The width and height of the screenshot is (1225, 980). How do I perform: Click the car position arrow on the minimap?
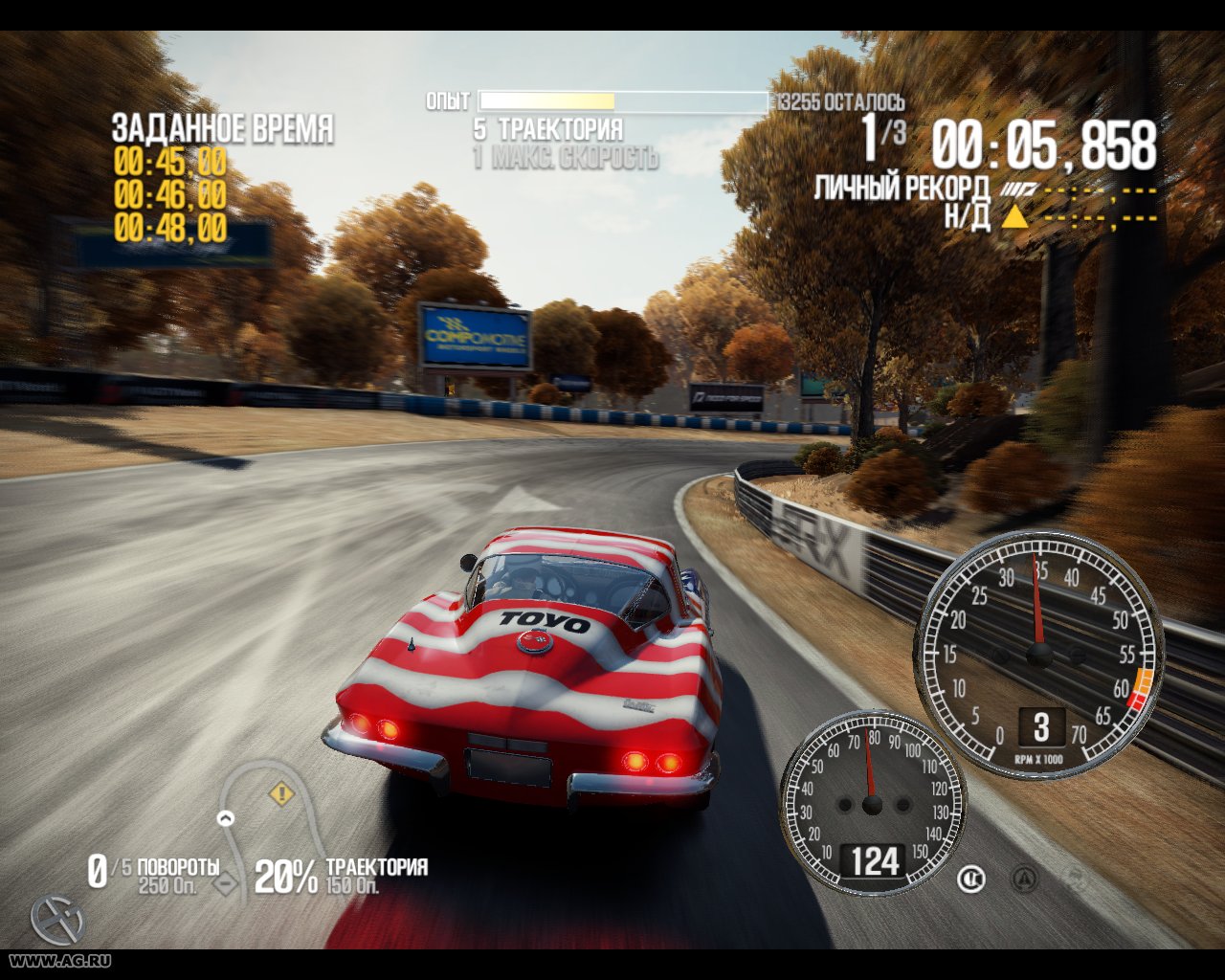coord(226,817)
